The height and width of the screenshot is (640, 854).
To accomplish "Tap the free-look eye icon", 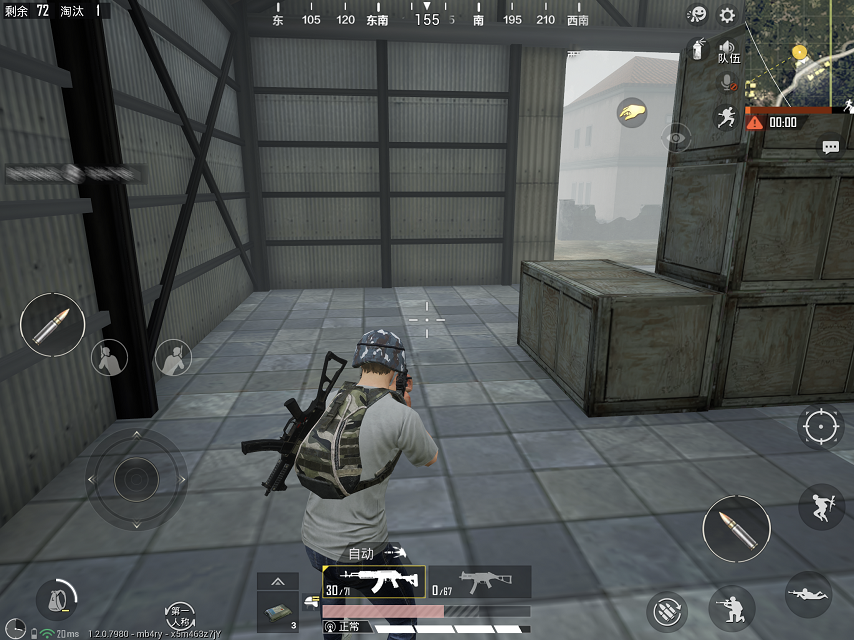I will (677, 137).
